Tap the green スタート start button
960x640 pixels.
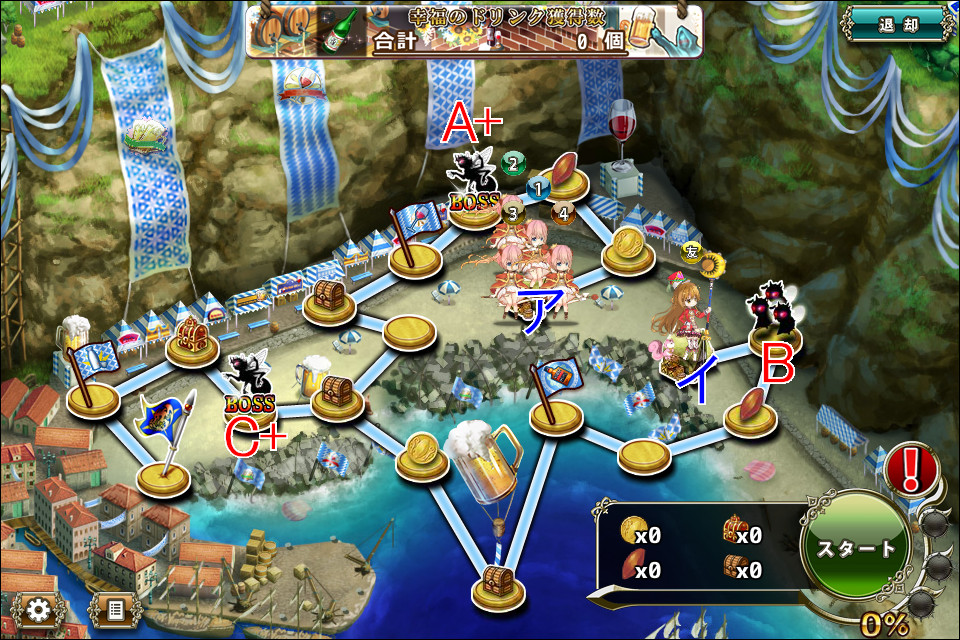[856, 549]
